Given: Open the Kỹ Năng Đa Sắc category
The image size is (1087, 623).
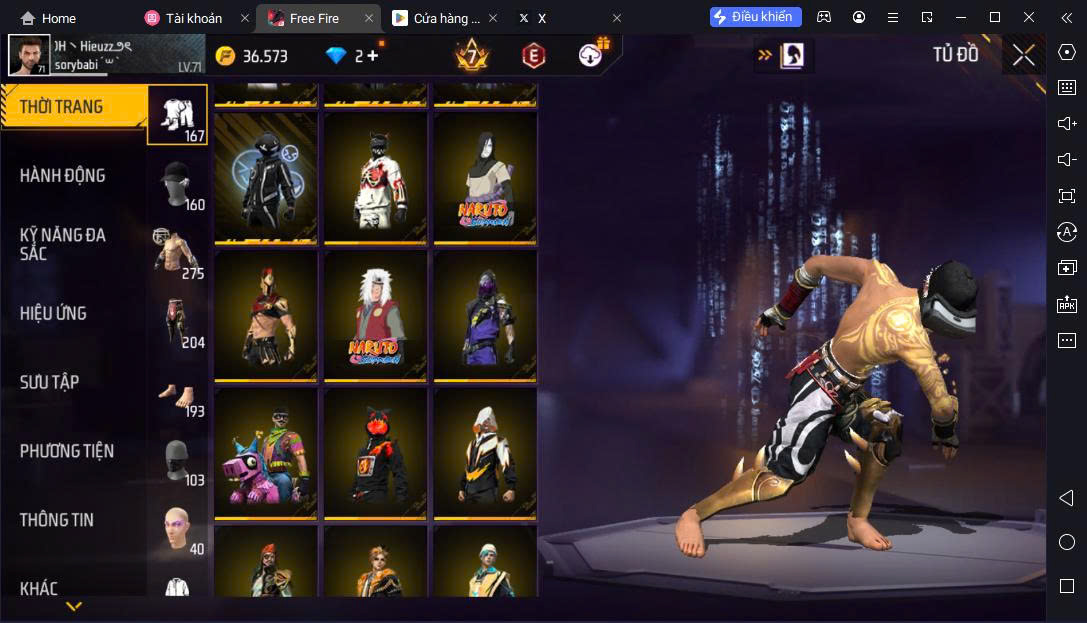Looking at the screenshot, I should tap(75, 244).
